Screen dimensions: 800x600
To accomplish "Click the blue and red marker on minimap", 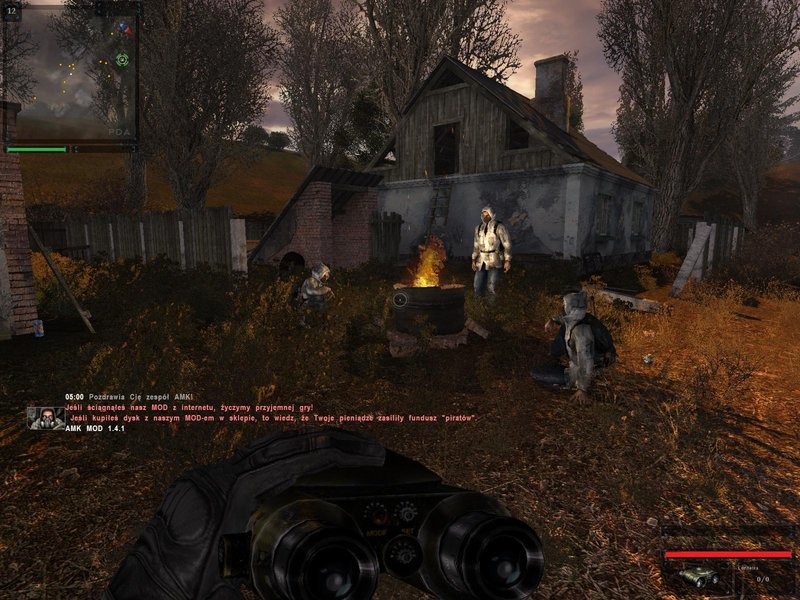I will point(124,30).
